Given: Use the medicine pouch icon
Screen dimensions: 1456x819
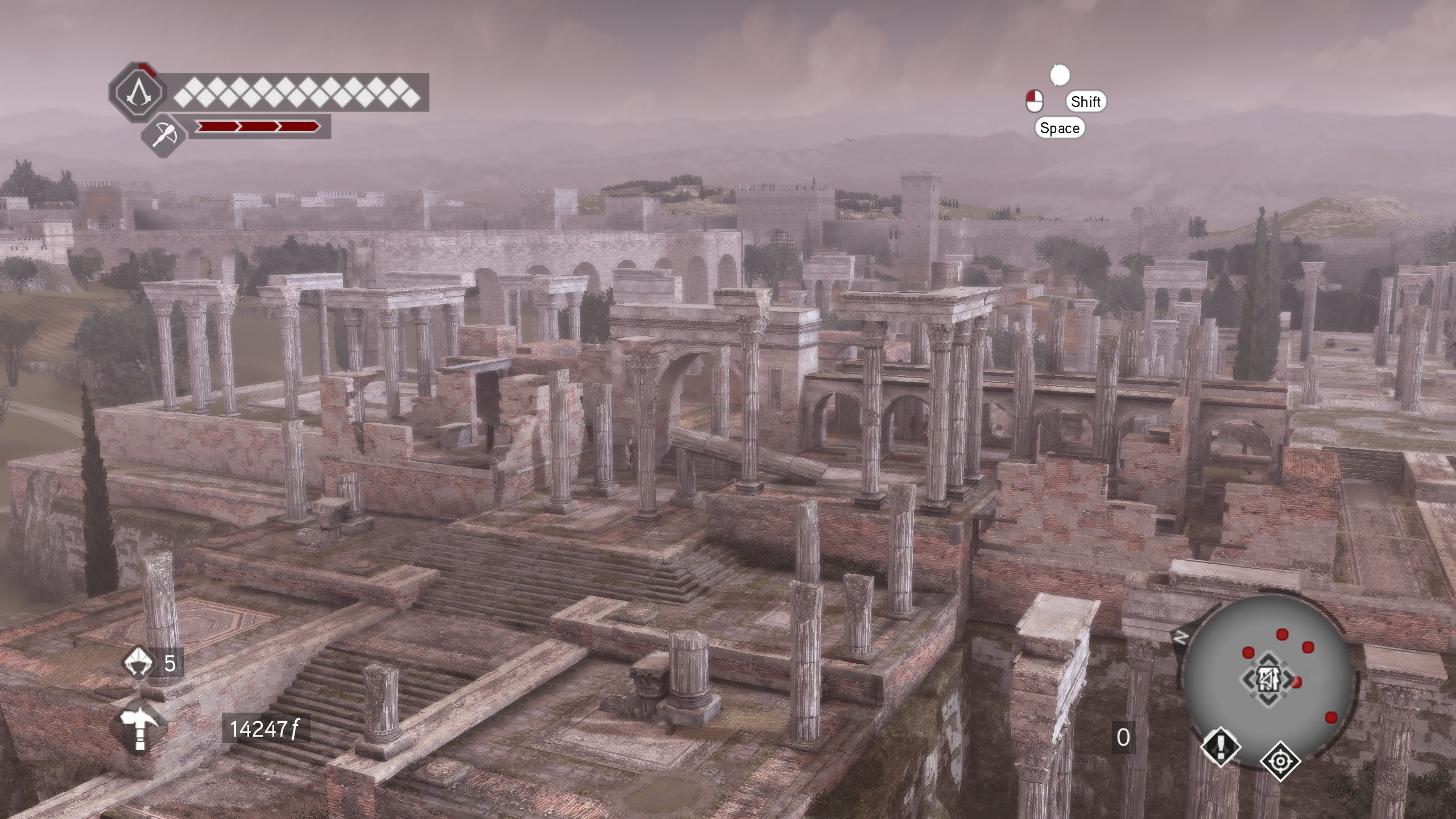Looking at the screenshot, I should pos(138,663).
